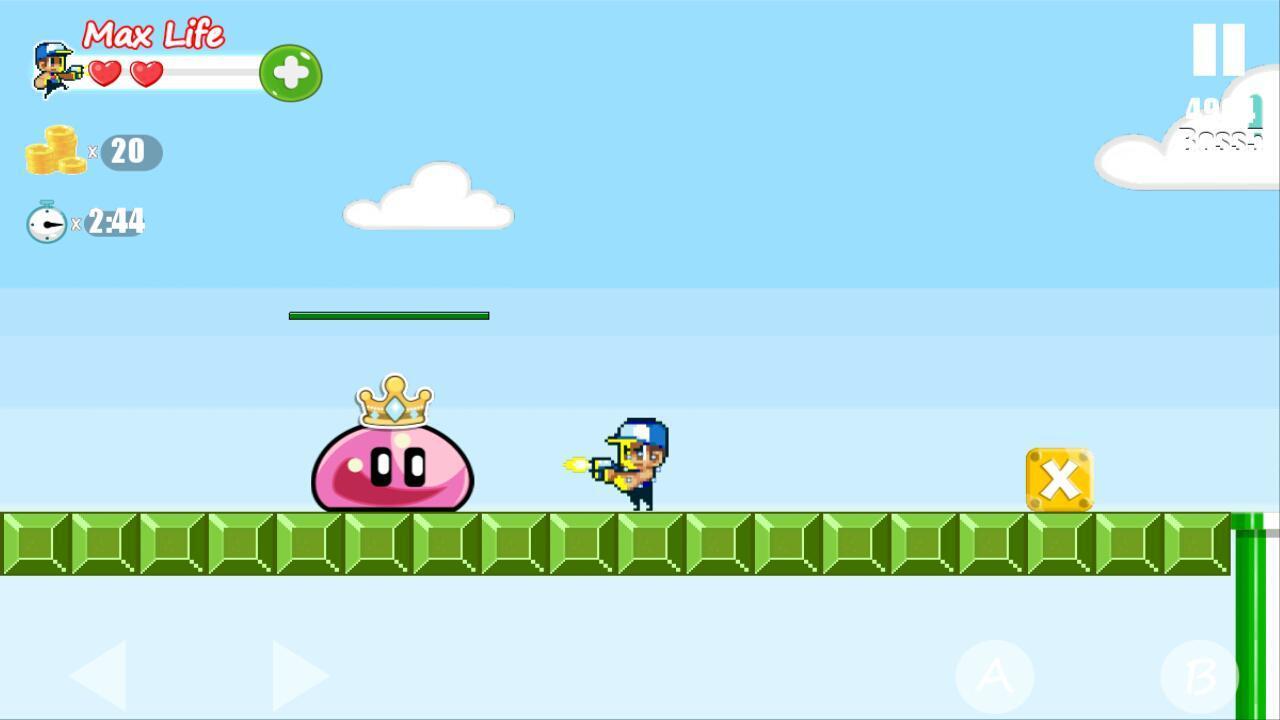Tap the first red heart icon
The width and height of the screenshot is (1280, 720).
[102, 72]
